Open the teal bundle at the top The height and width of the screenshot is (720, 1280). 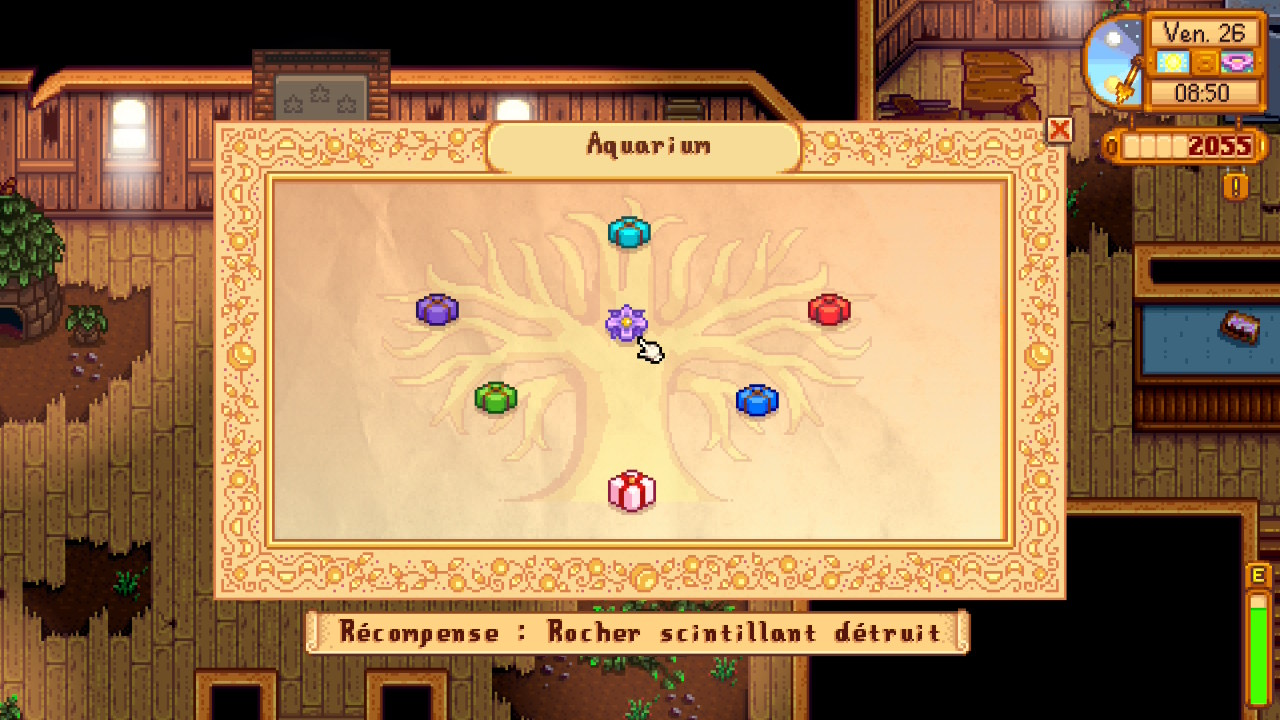(x=629, y=233)
